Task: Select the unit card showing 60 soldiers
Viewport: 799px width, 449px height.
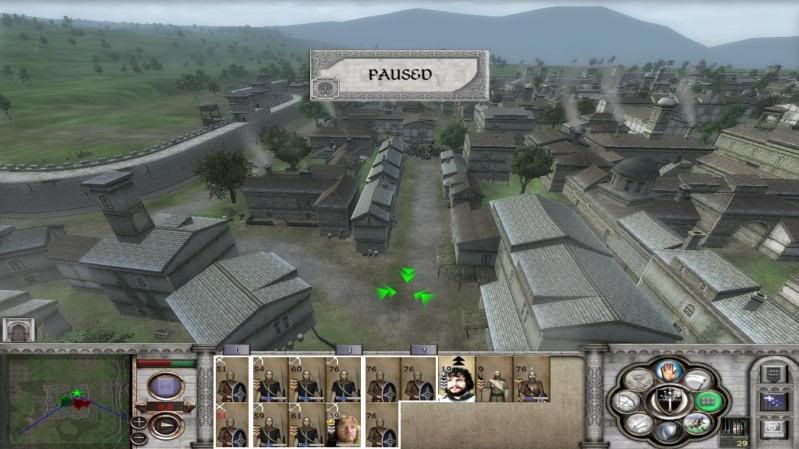Action: click(x=306, y=379)
